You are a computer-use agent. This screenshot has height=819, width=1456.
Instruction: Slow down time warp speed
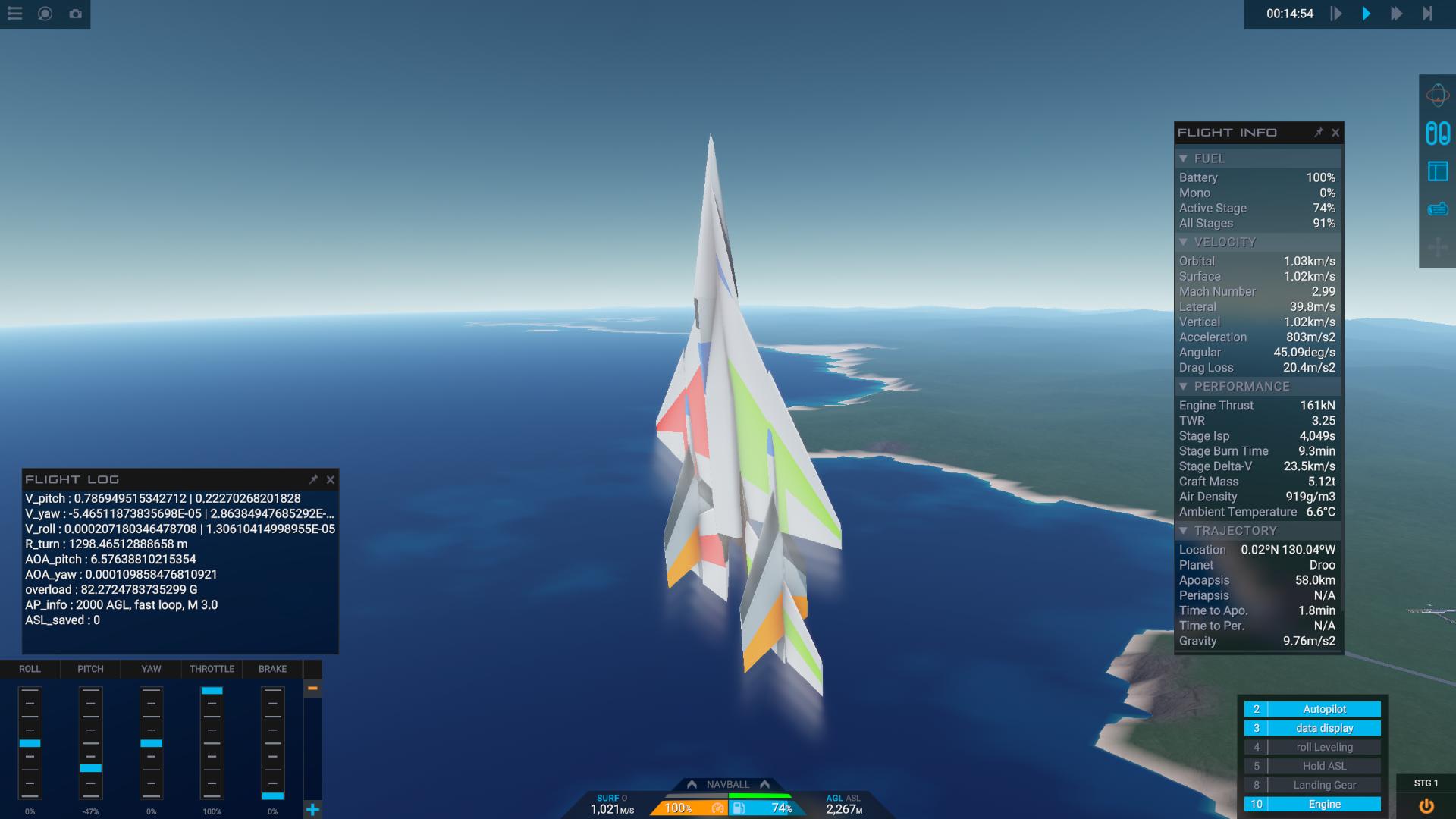[x=1336, y=14]
